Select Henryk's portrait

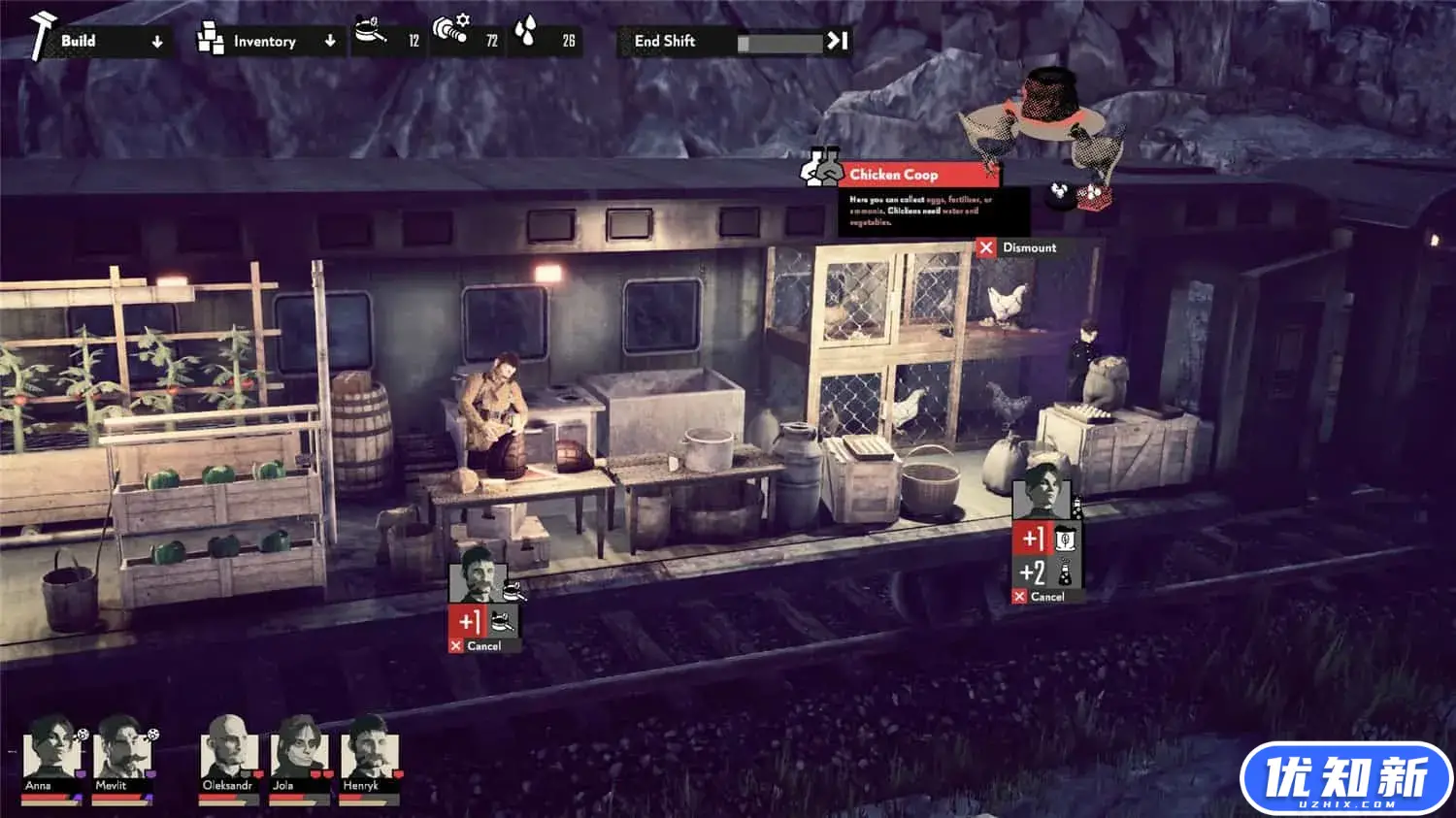click(x=367, y=751)
